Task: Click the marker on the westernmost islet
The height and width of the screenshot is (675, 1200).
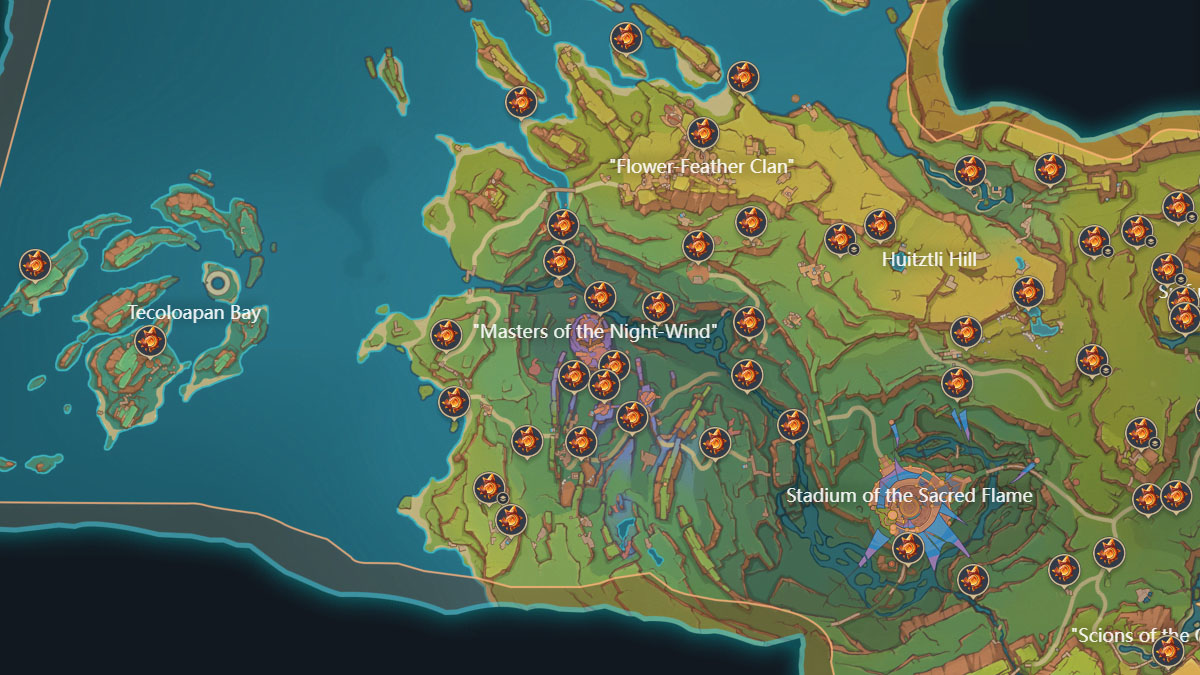Action: tap(35, 264)
